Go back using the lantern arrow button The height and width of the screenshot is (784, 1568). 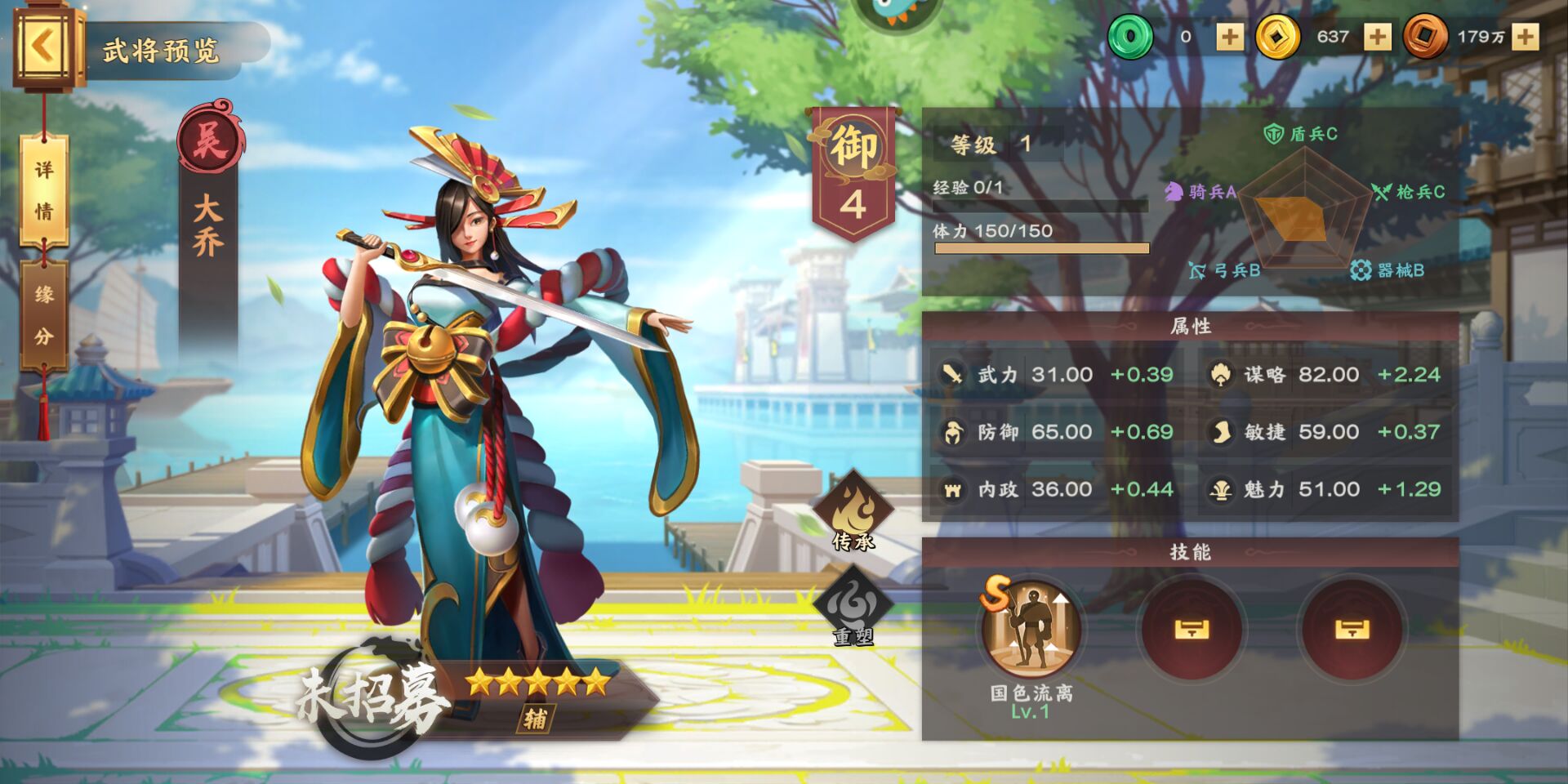(x=45, y=47)
